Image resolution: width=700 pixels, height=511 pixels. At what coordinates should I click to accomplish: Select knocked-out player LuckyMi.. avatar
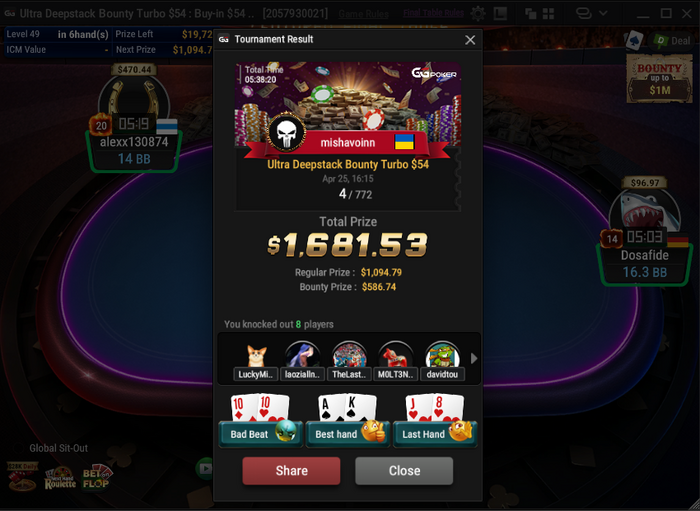(255, 357)
